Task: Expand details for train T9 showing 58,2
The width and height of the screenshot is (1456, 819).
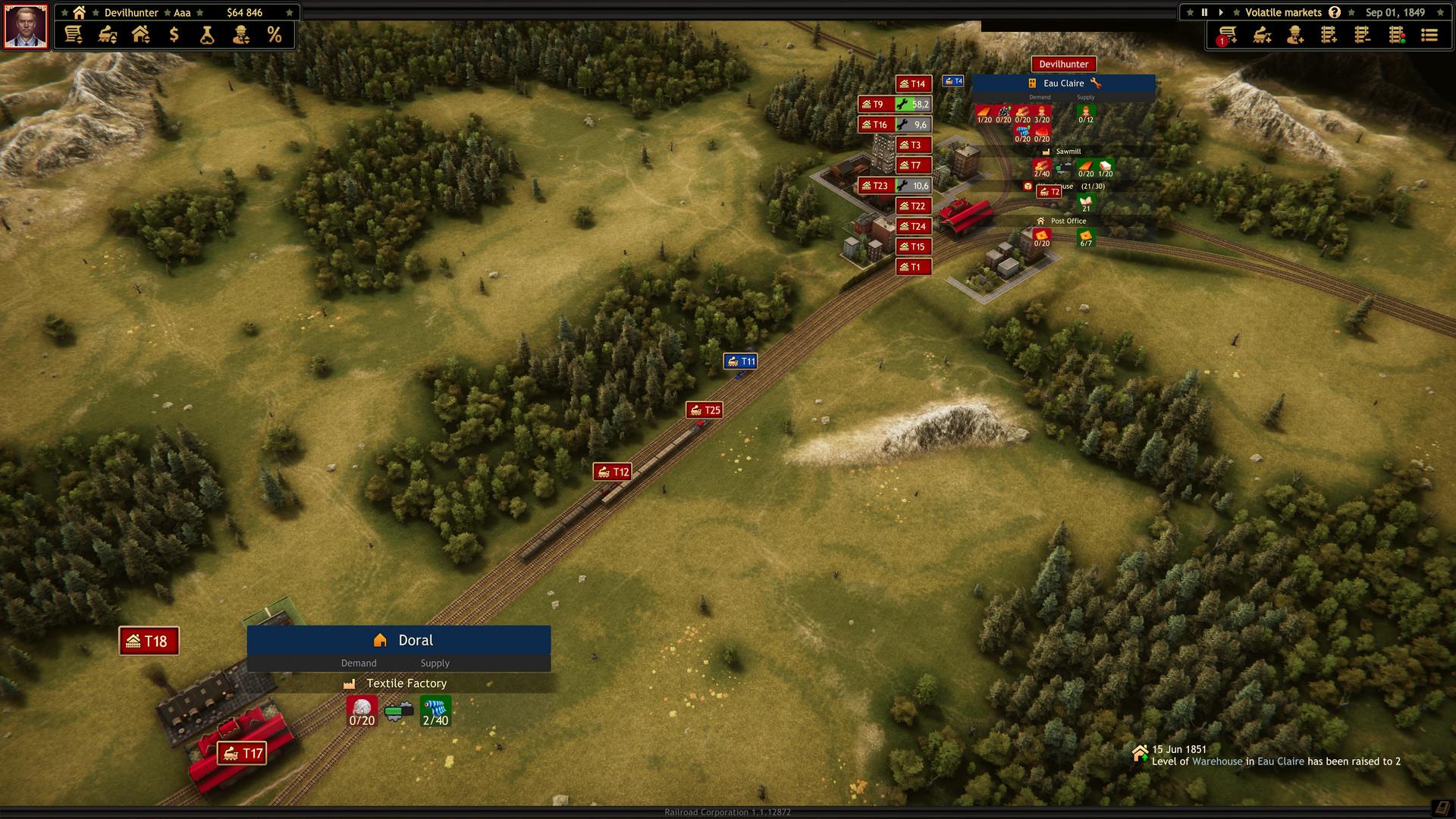Action: tap(895, 104)
